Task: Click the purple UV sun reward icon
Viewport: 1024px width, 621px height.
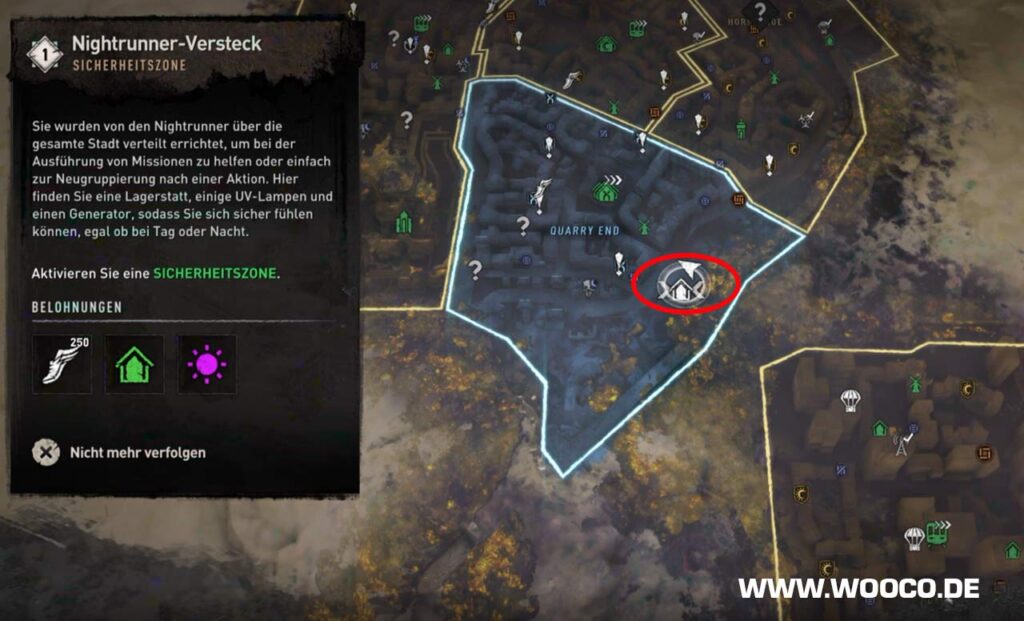Action: 207,363
